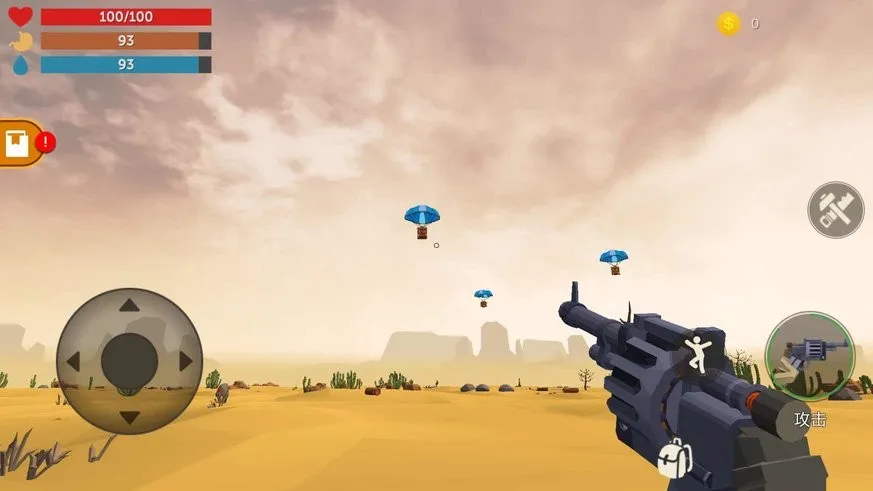Tap the crossed hammer and wrench build button
This screenshot has height=491, width=873.
coord(835,210)
